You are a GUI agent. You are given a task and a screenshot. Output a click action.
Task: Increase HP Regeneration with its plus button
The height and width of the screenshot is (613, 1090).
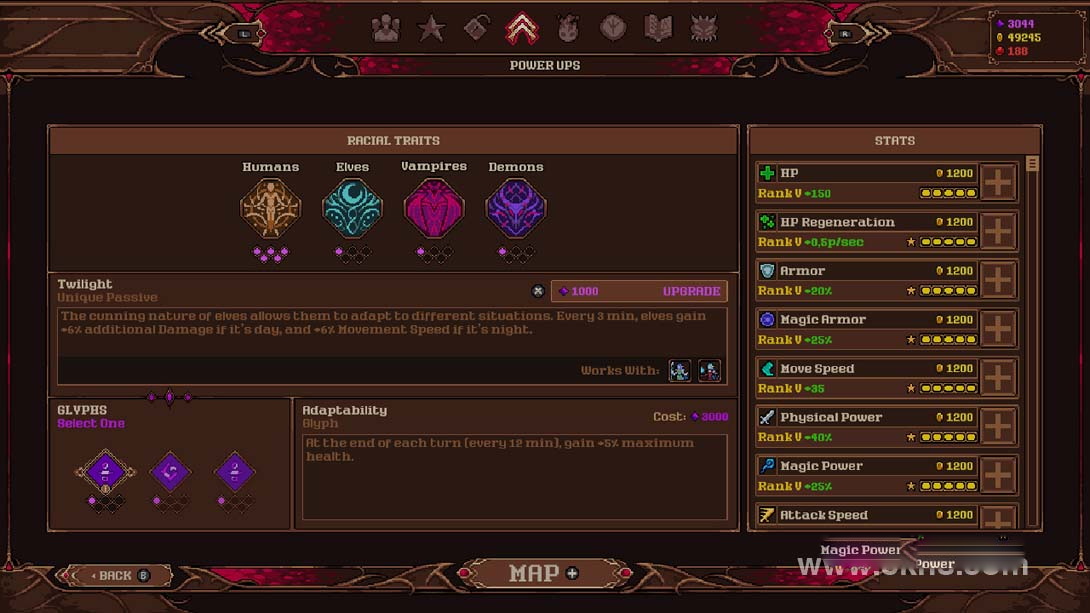click(x=998, y=232)
